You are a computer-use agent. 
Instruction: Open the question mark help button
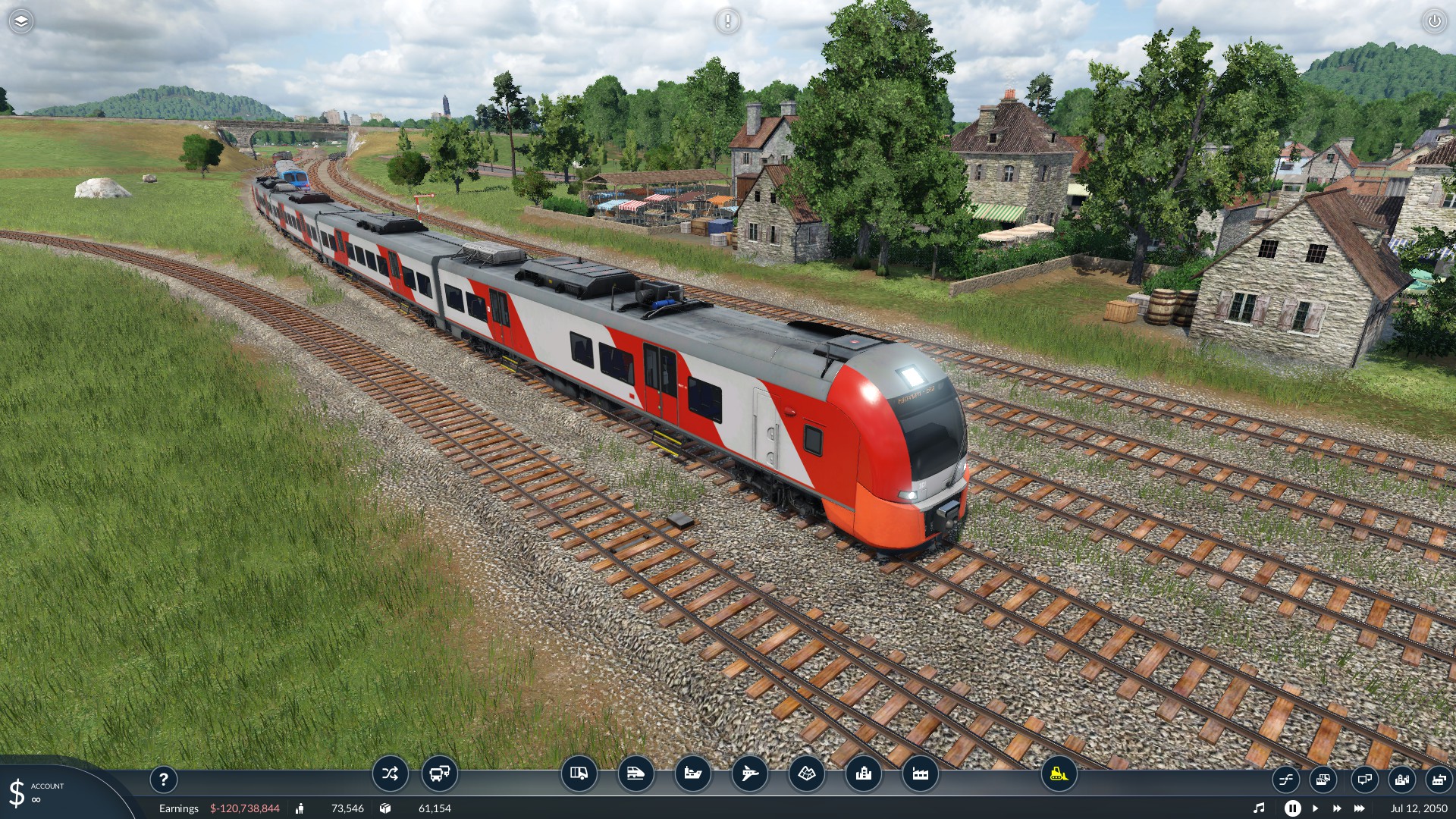pos(163,779)
